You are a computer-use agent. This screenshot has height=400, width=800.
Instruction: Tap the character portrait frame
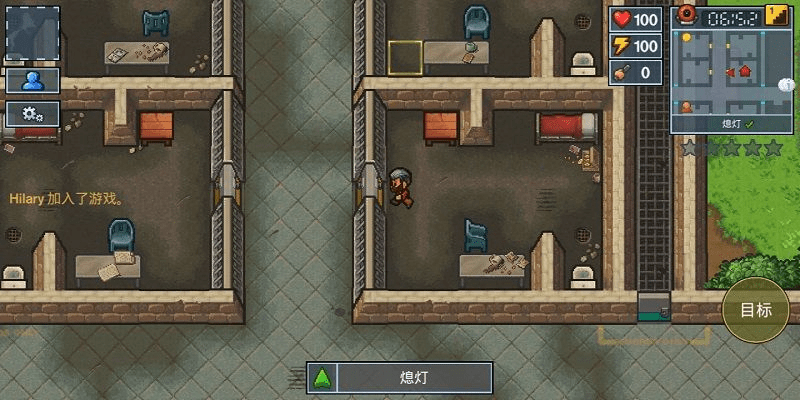32,35
